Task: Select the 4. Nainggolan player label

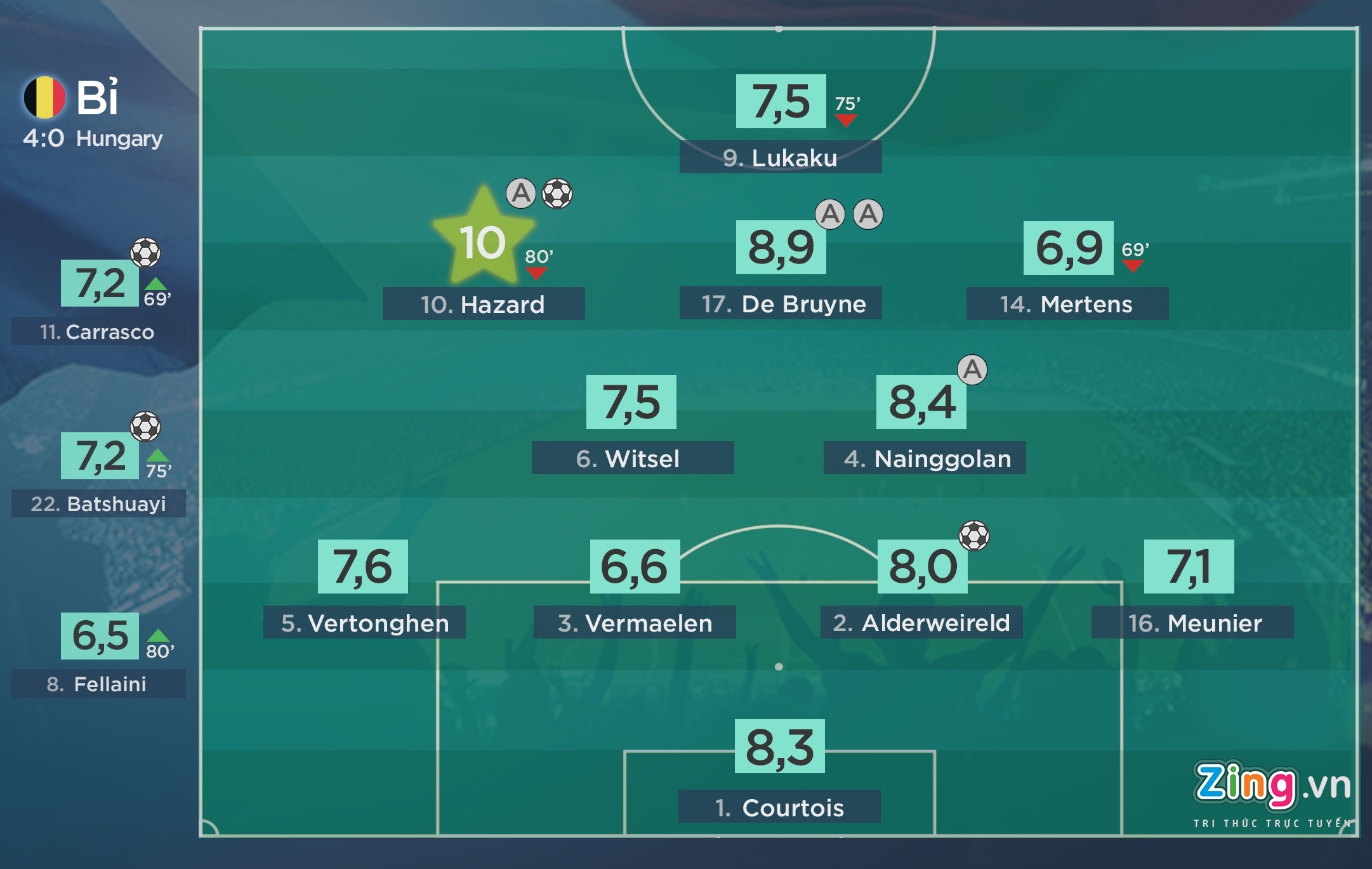Action: pos(924,458)
